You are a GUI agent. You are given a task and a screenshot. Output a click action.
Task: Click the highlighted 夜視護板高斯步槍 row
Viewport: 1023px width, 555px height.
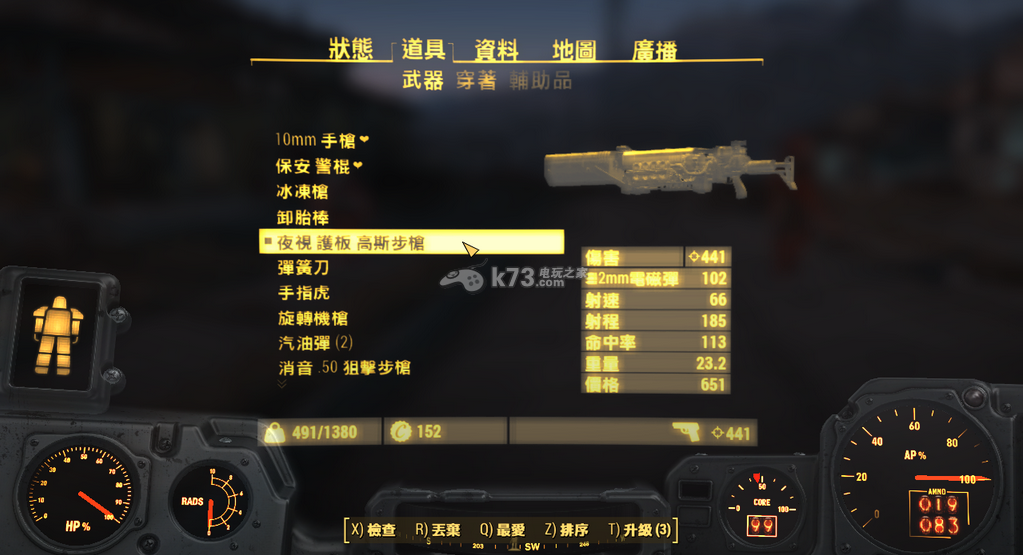[364, 242]
